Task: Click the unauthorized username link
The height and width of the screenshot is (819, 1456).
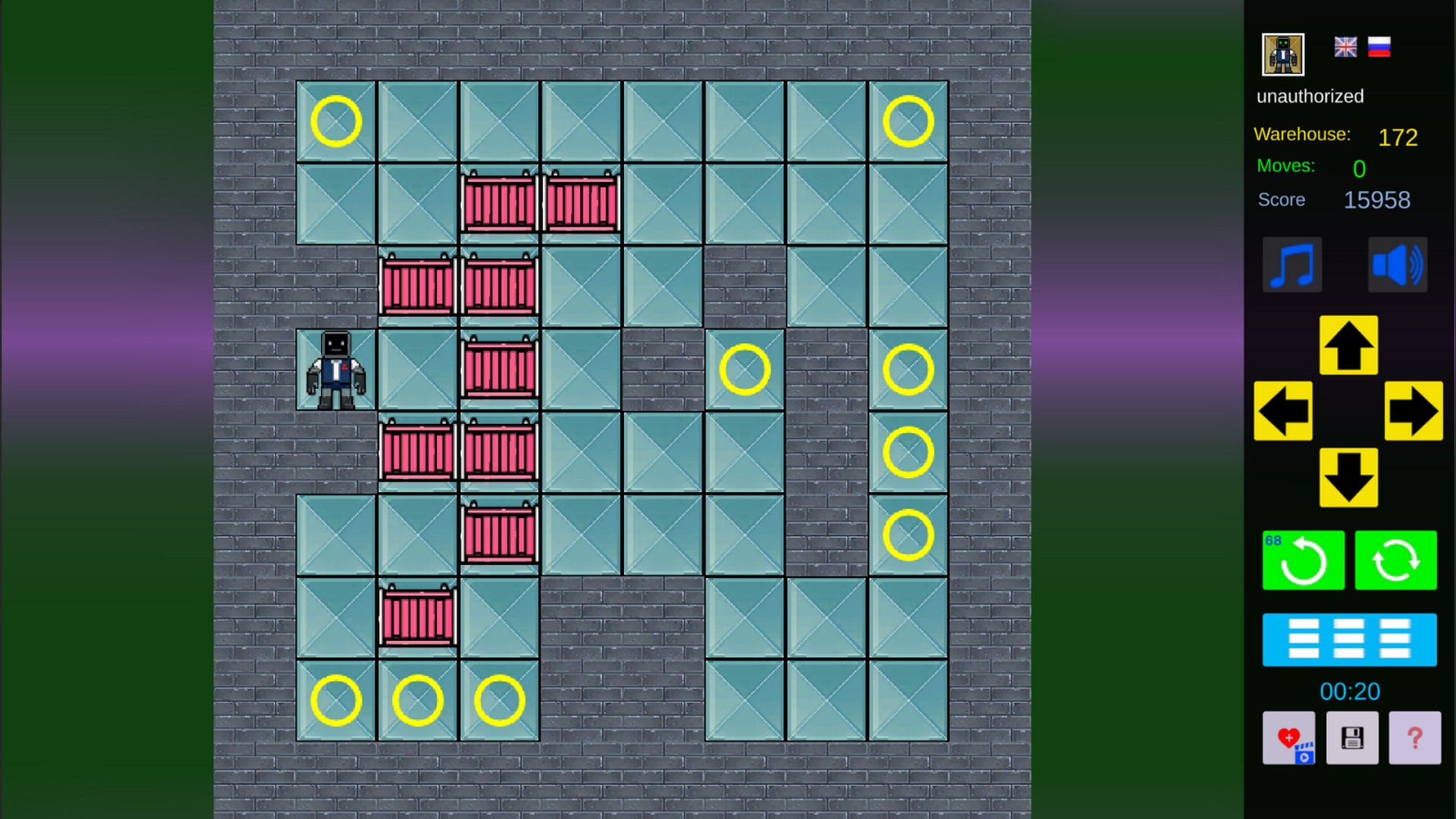Action: (1310, 96)
